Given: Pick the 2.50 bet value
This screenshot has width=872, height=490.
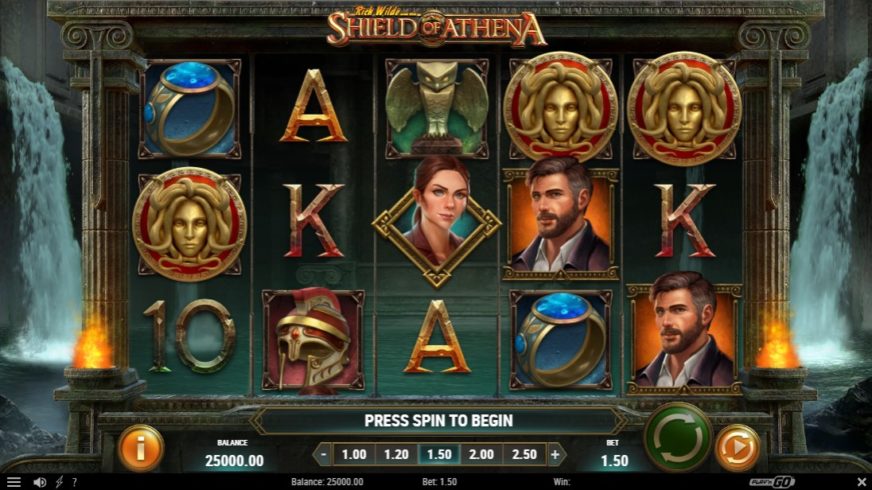Looking at the screenshot, I should pyautogui.click(x=523, y=454).
